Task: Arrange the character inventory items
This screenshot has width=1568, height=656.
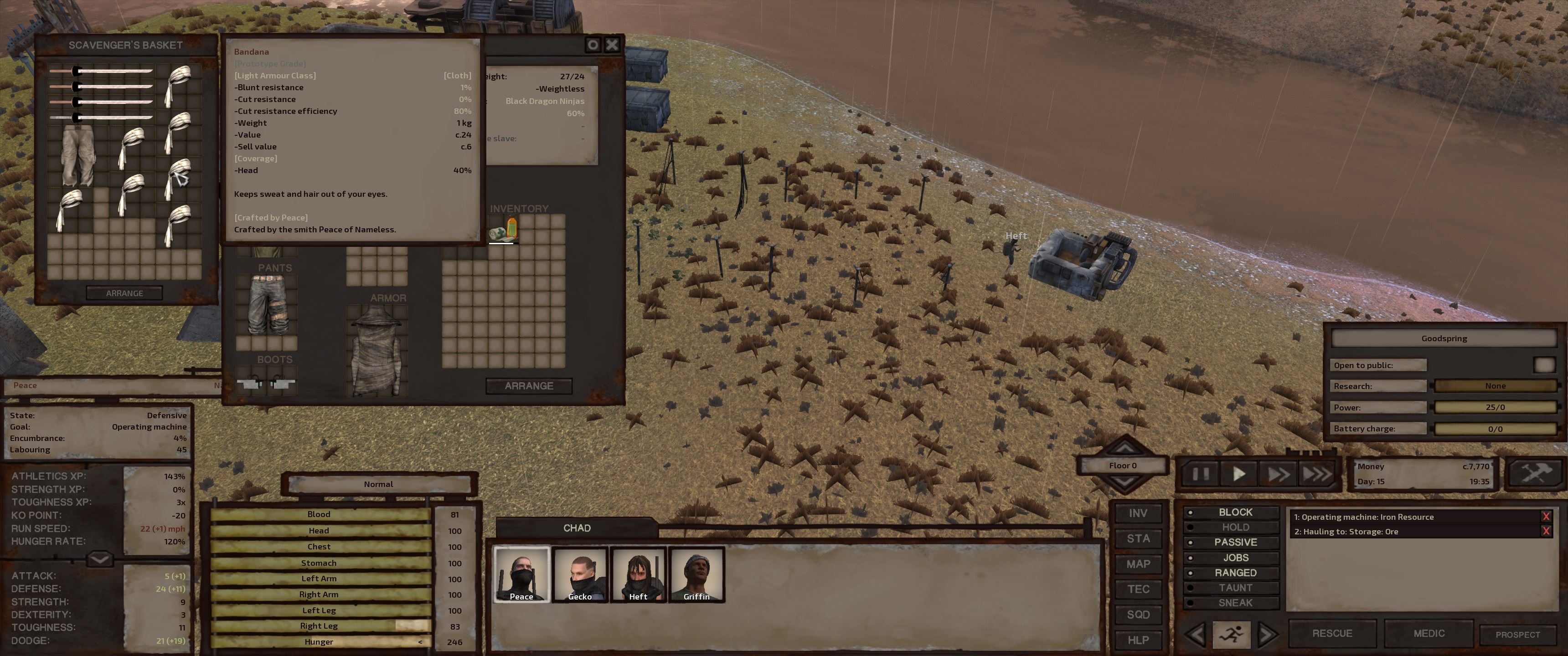Action: point(528,386)
